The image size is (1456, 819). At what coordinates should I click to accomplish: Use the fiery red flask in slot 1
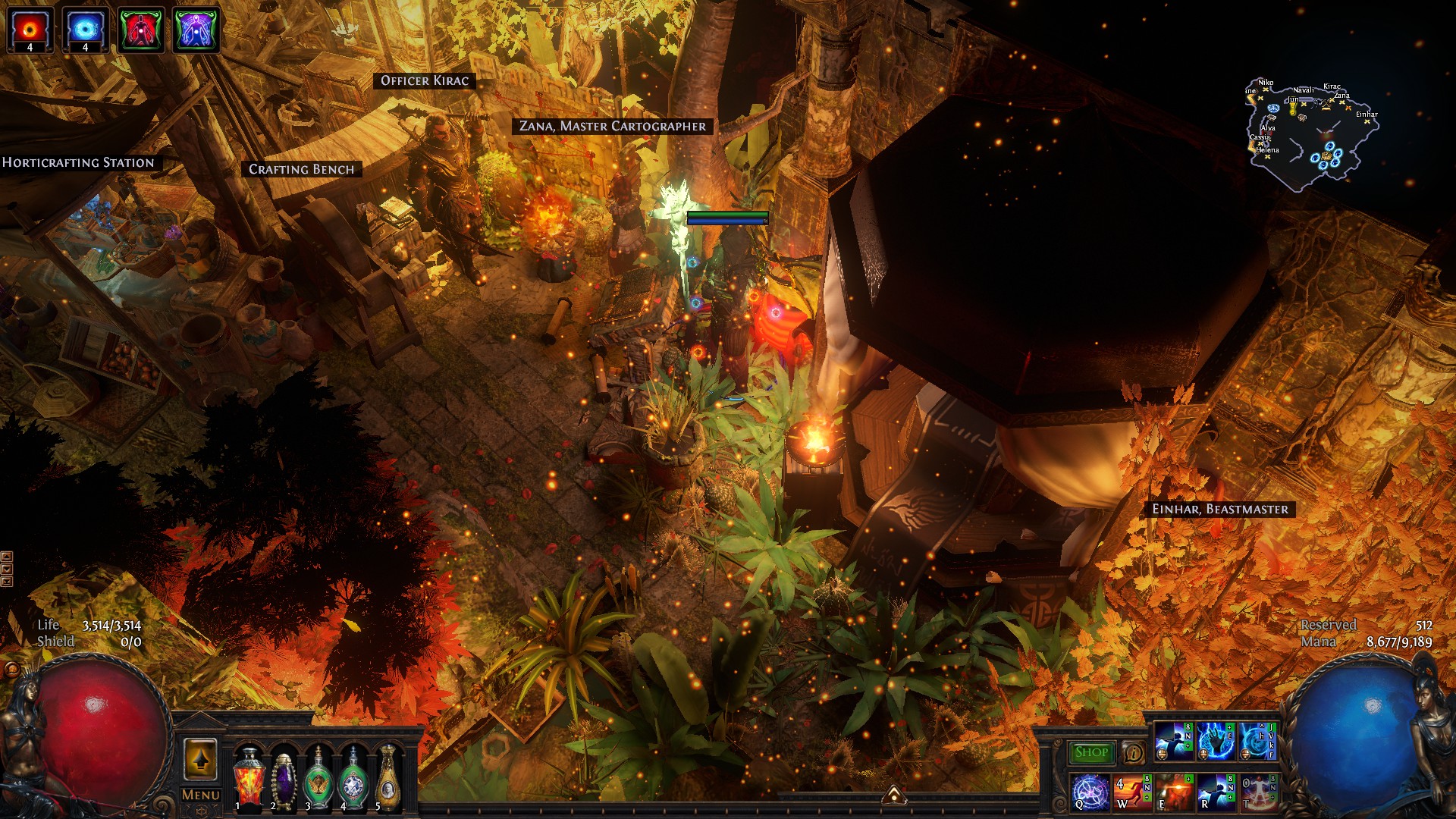[249, 777]
